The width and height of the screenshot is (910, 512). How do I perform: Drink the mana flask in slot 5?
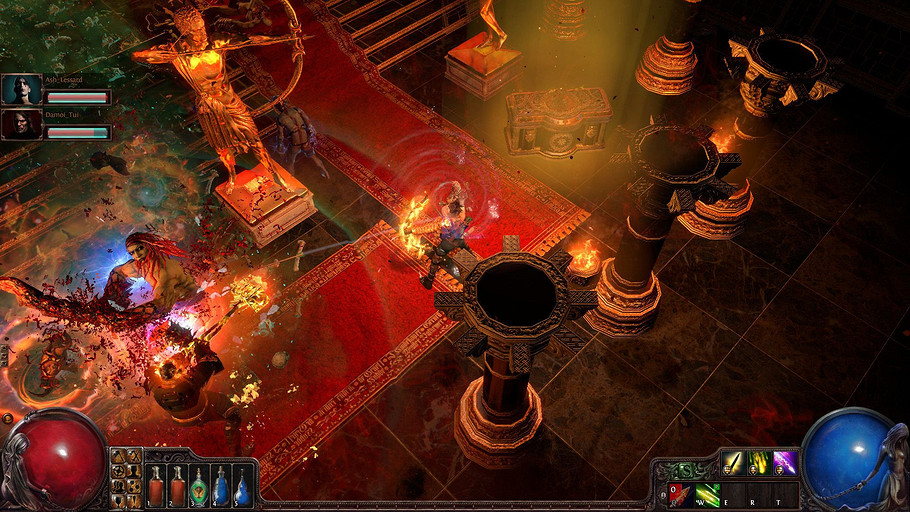[x=243, y=485]
